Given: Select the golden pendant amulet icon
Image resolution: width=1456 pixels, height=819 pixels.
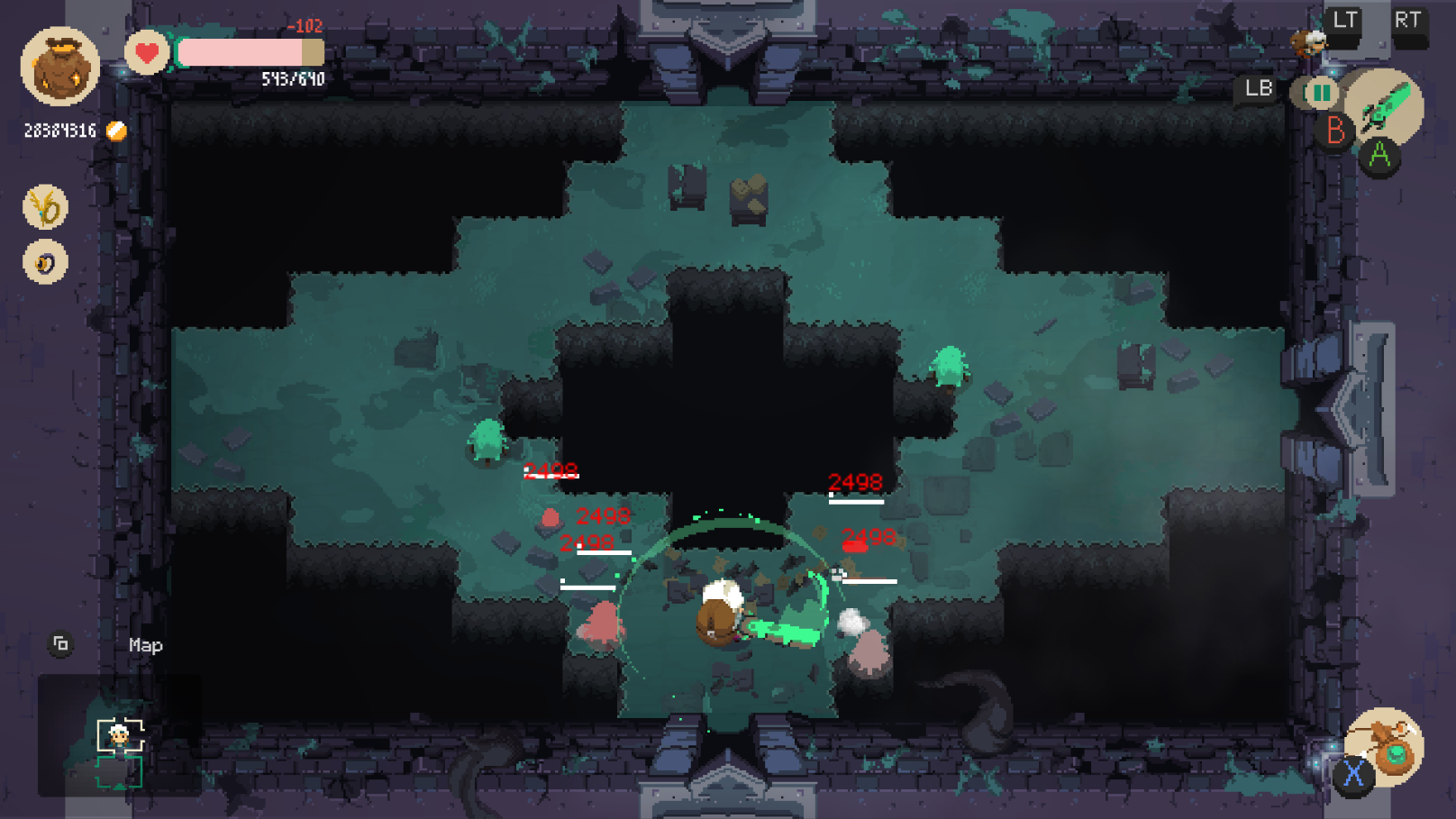Looking at the screenshot, I should pos(44,207).
